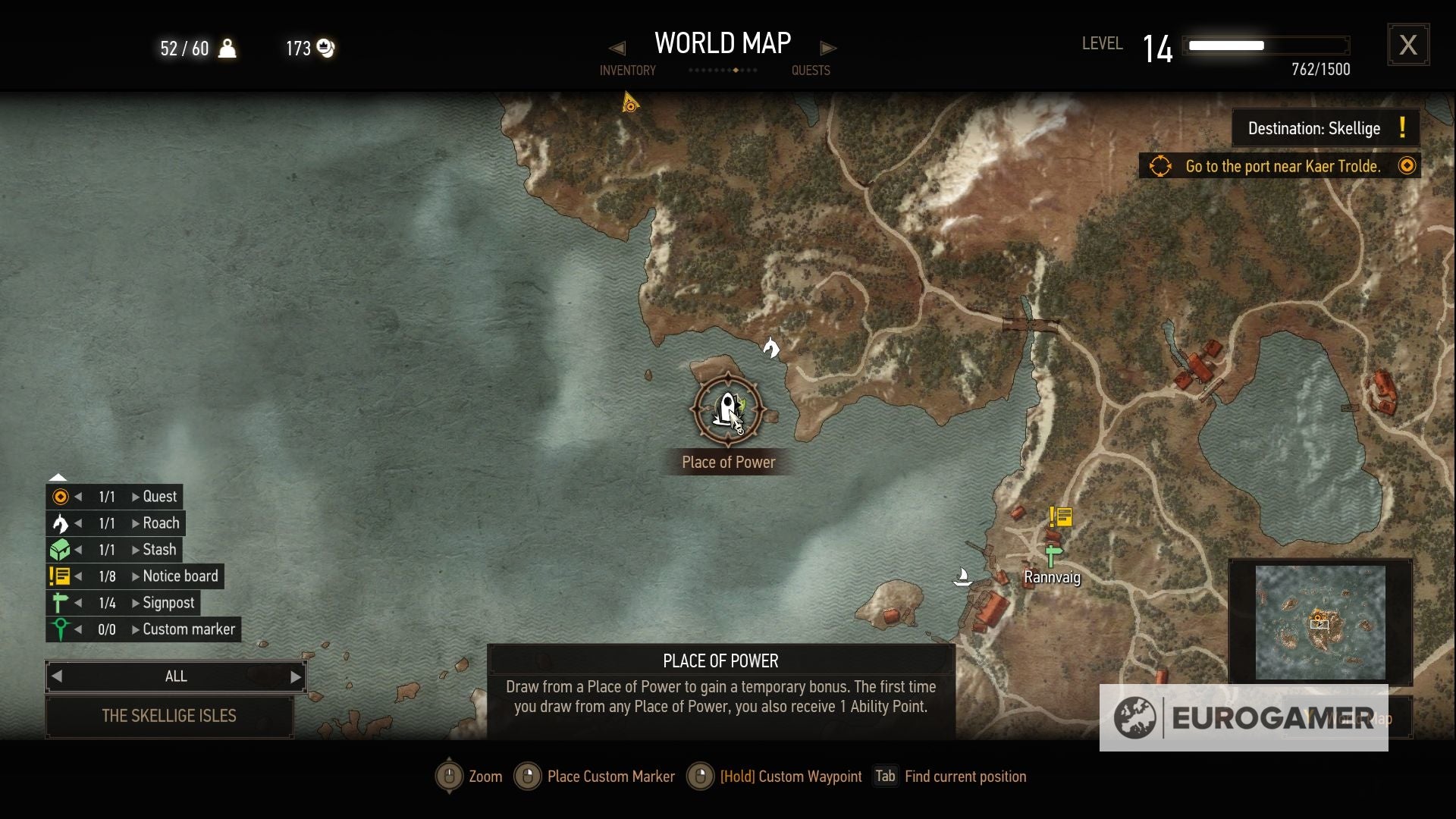This screenshot has width=1456, height=819.
Task: Toggle the Signpost filter visibility
Action: point(59,603)
